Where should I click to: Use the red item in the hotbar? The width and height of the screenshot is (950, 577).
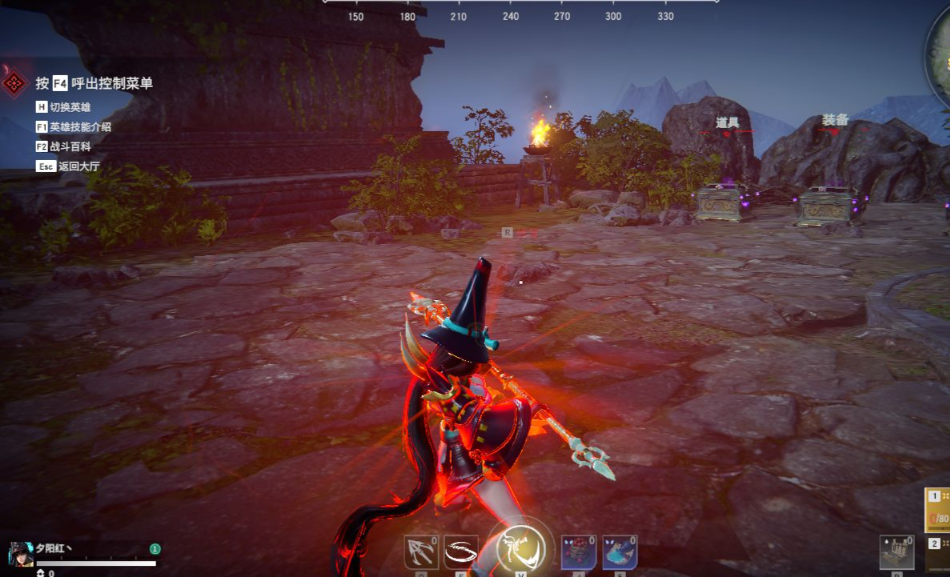578,552
